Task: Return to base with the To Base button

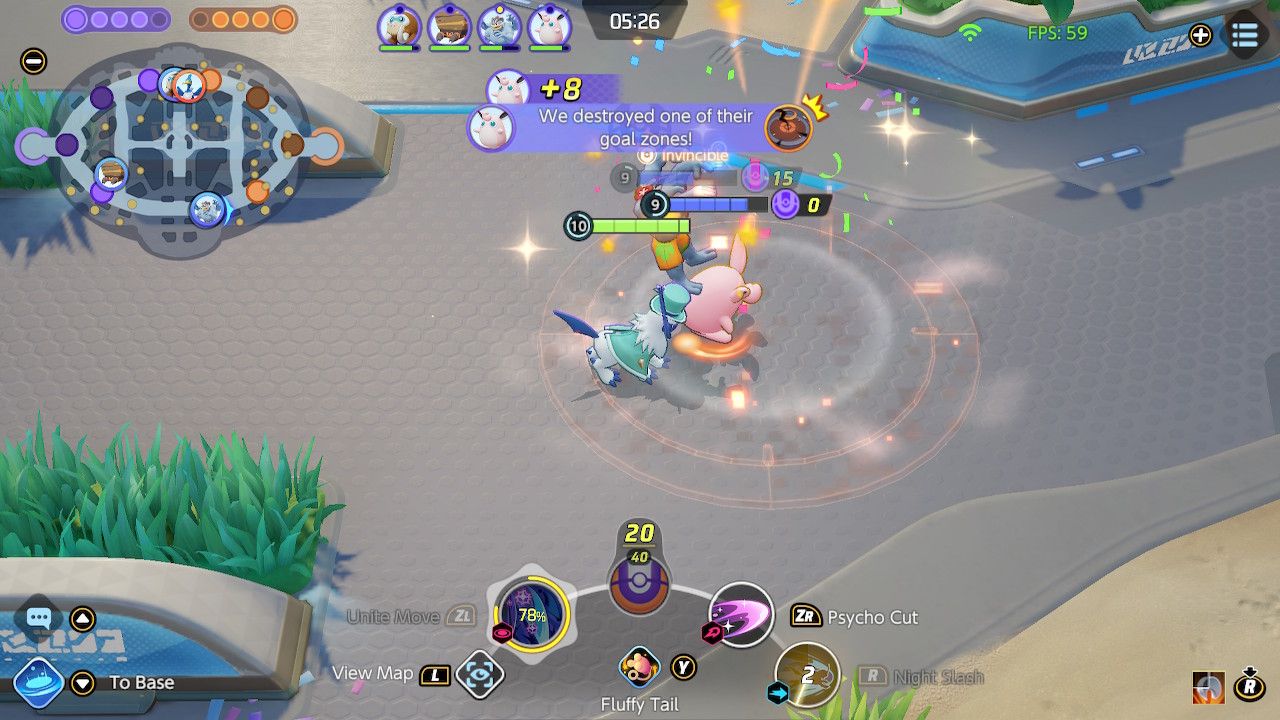Action: (39, 683)
